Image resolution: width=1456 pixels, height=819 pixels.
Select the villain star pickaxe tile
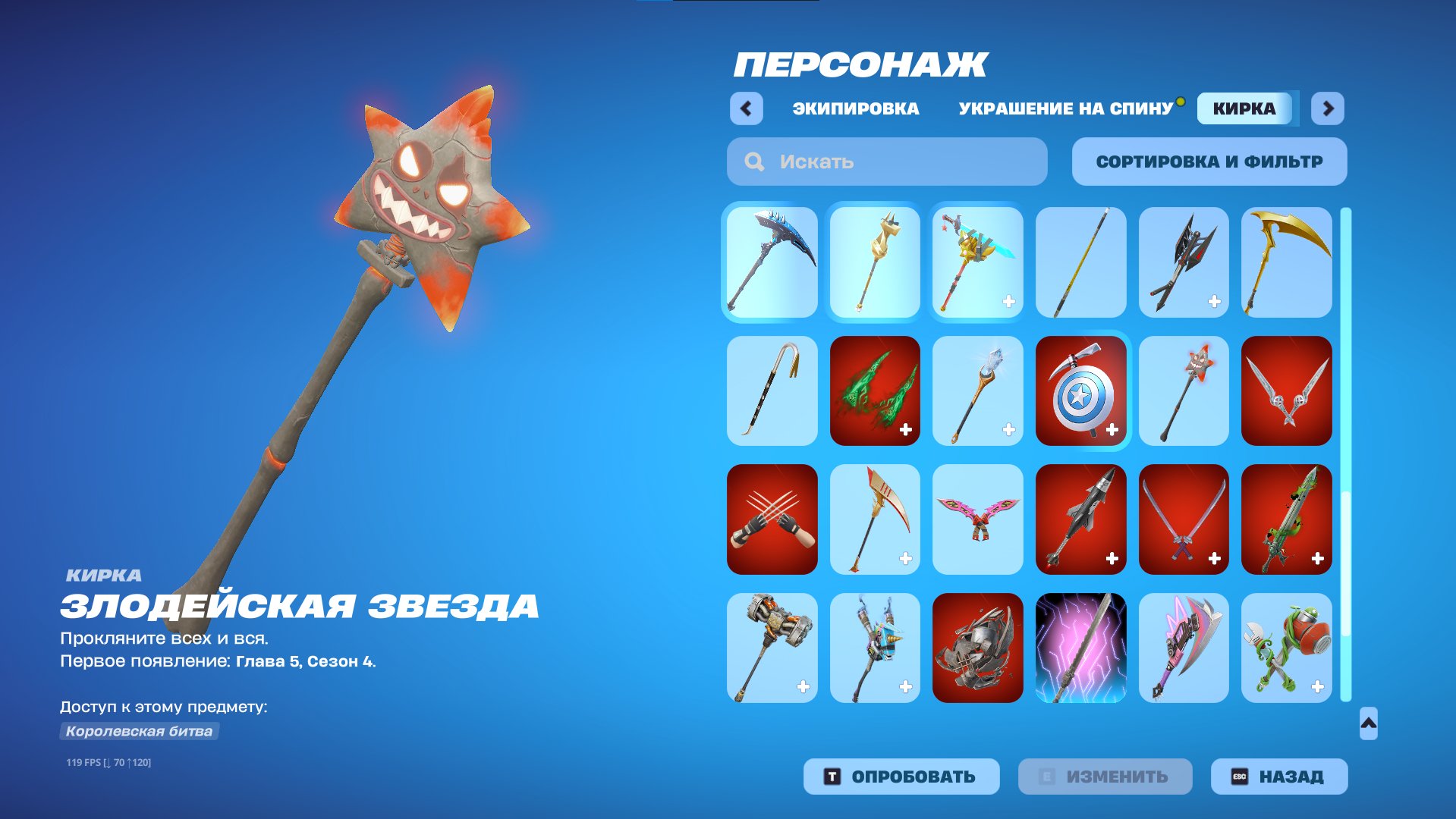click(x=1183, y=391)
